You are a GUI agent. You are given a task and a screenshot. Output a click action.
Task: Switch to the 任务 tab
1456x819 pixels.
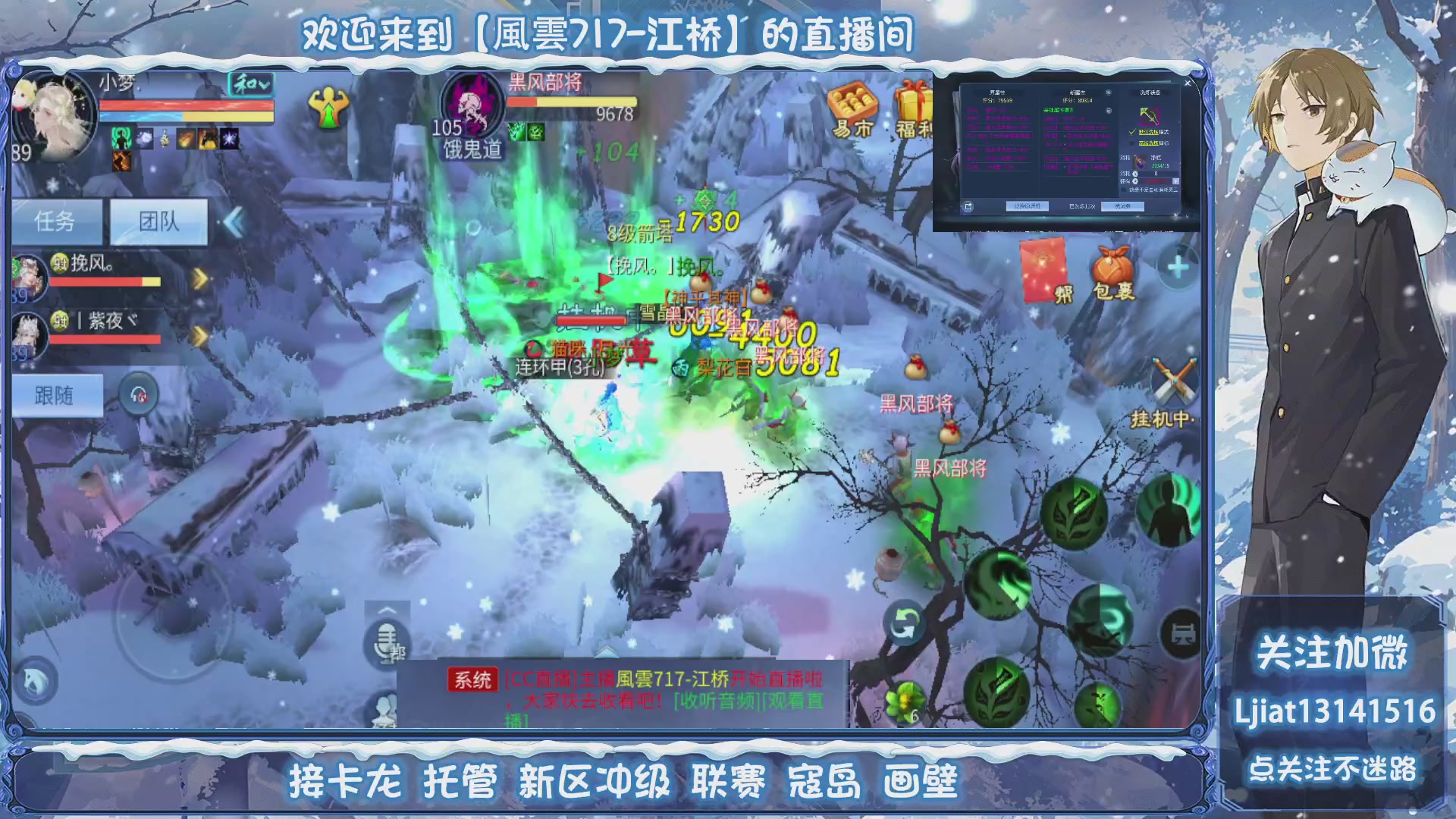coord(58,221)
